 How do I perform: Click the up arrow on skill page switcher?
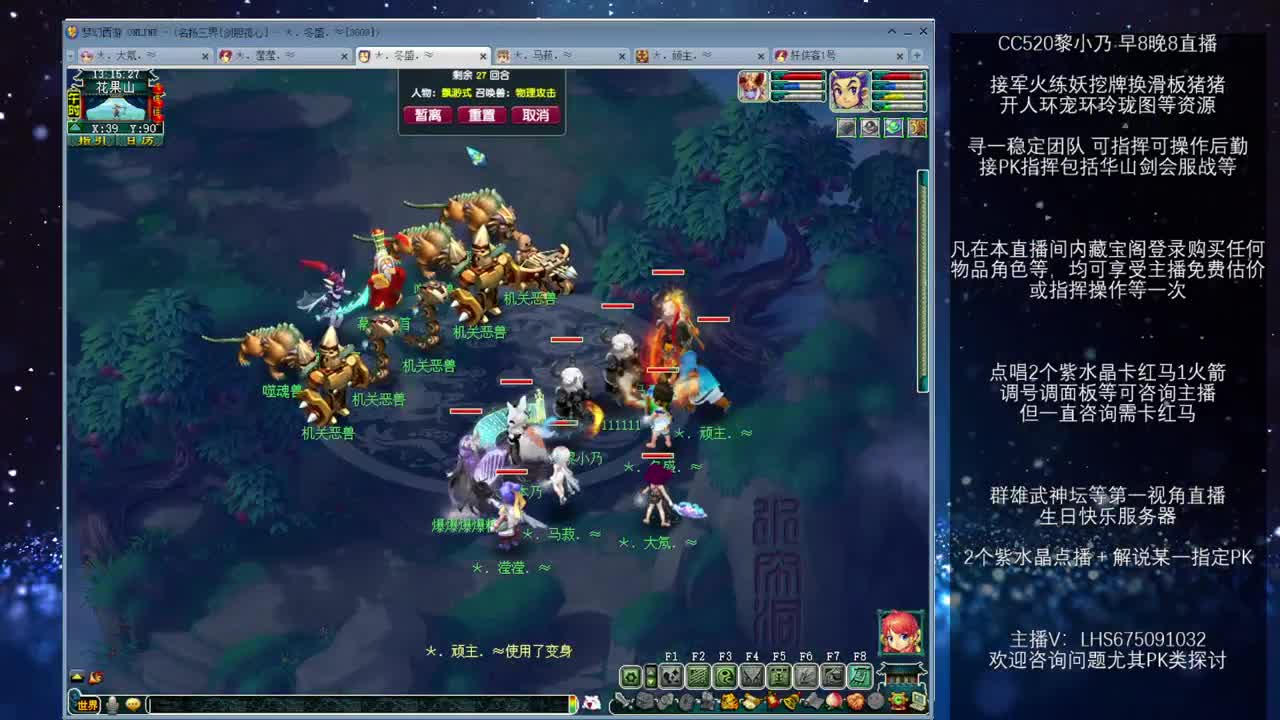[651, 668]
